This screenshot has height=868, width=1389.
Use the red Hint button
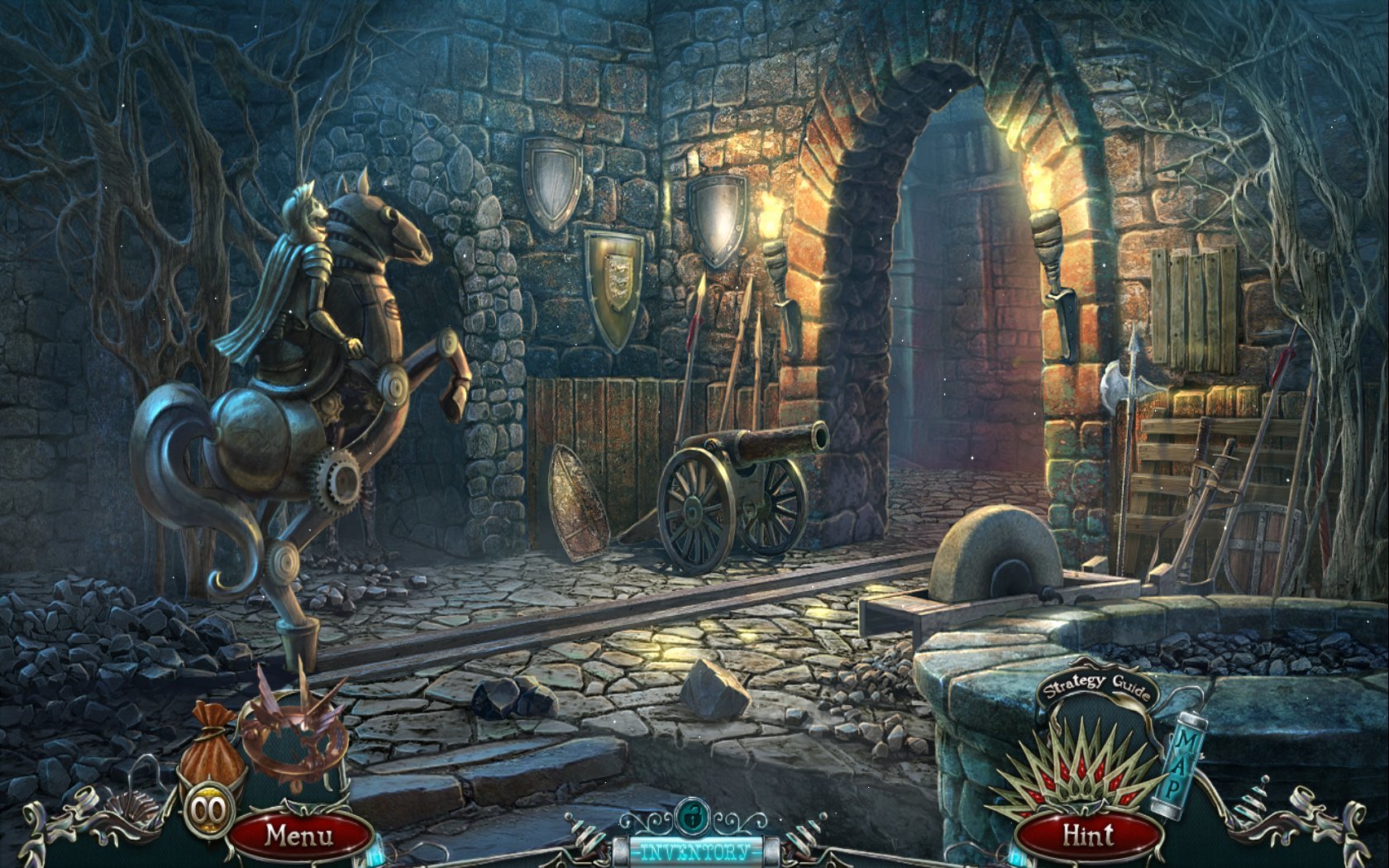click(x=1088, y=835)
